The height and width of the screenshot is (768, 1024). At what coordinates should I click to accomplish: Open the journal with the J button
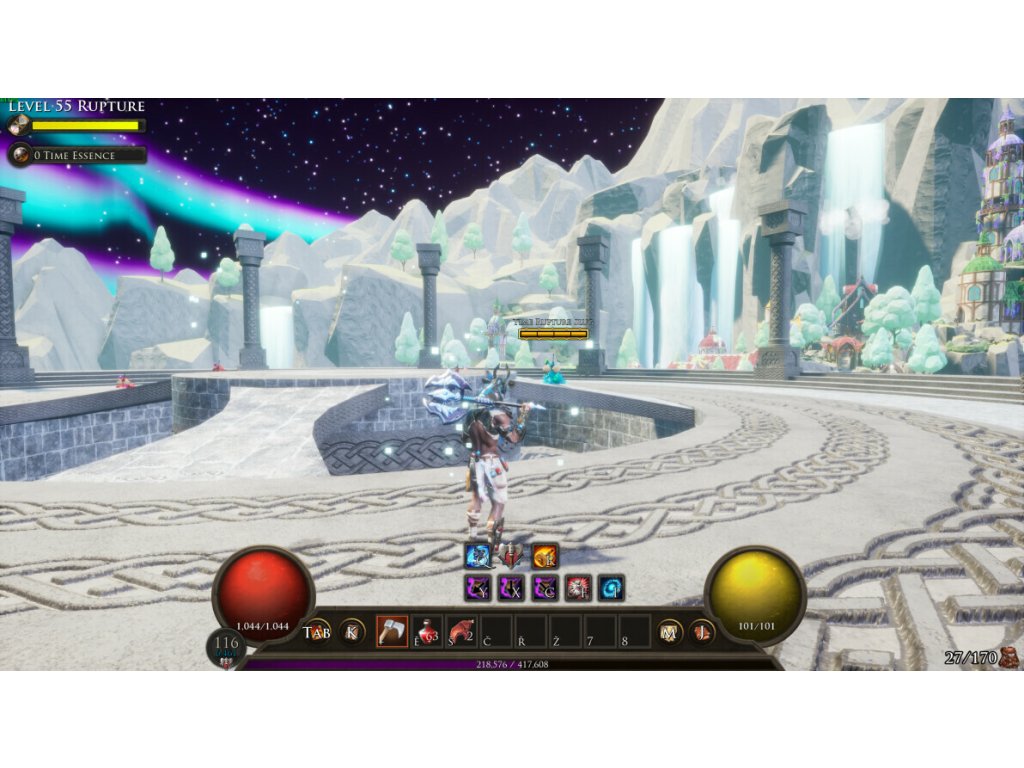pos(702,632)
